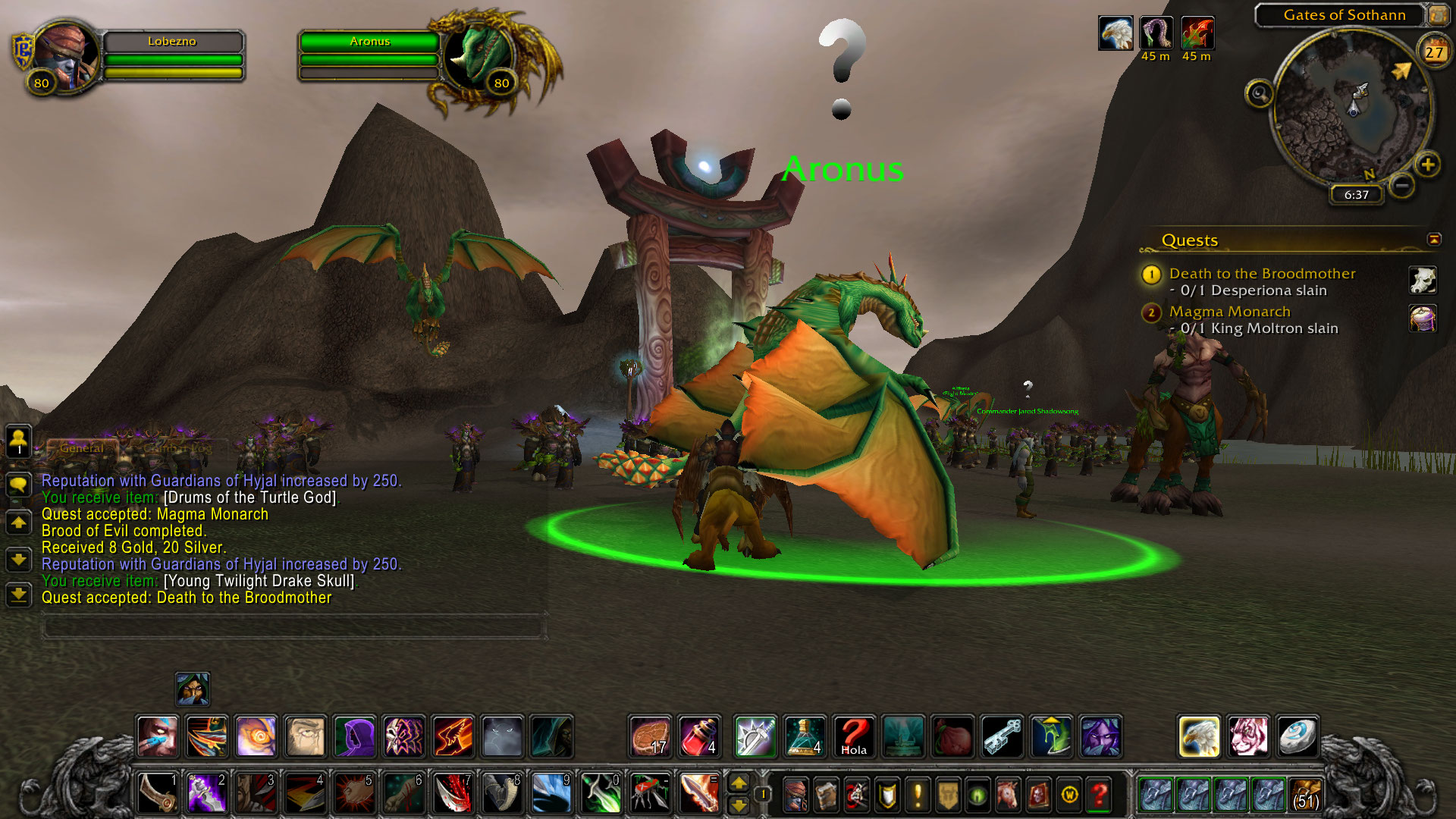1456x819 pixels.
Task: Zoom out the minimap with the minus button
Action: pyautogui.click(x=1402, y=185)
